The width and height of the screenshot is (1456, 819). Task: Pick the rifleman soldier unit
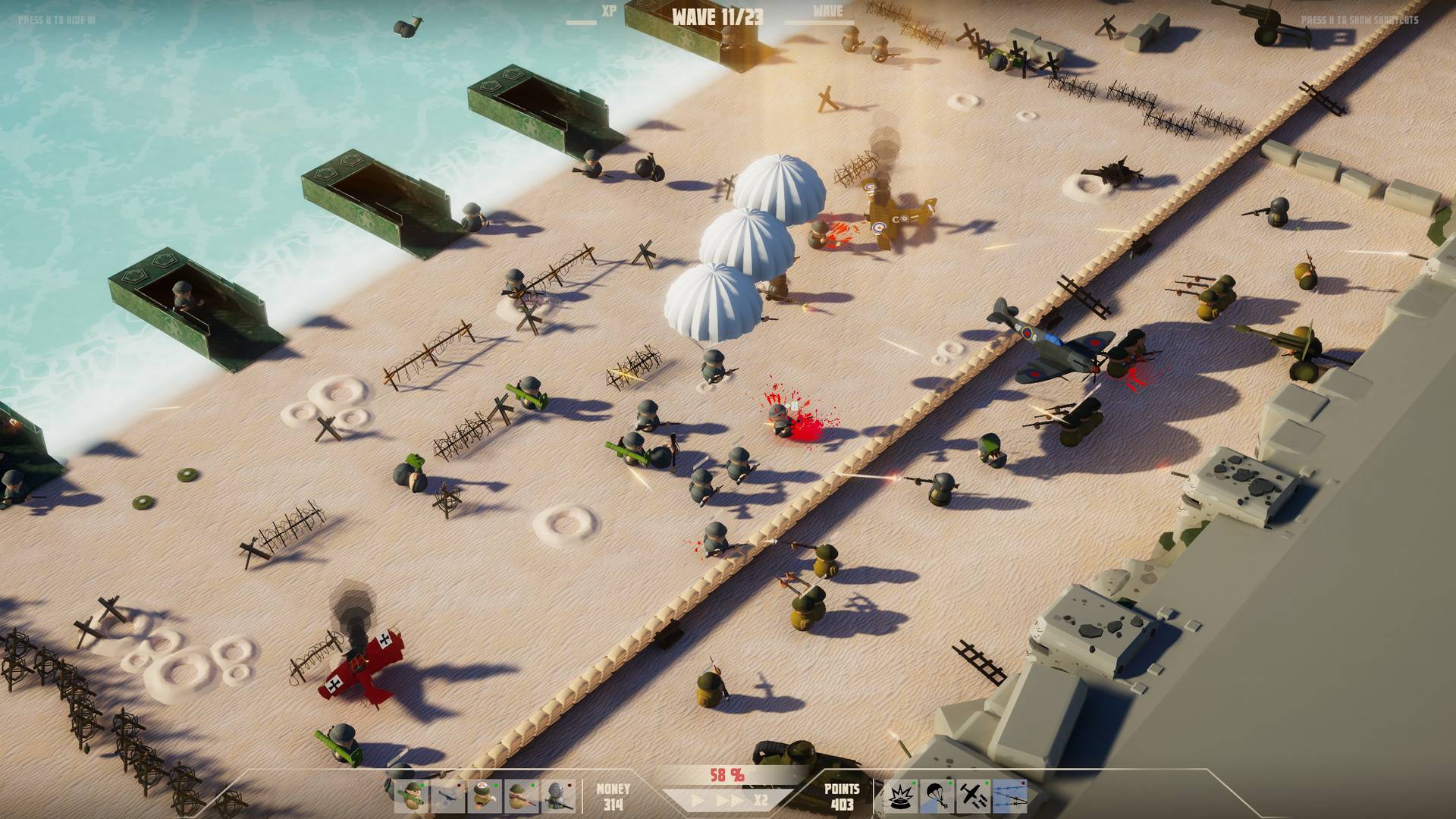(x=522, y=796)
